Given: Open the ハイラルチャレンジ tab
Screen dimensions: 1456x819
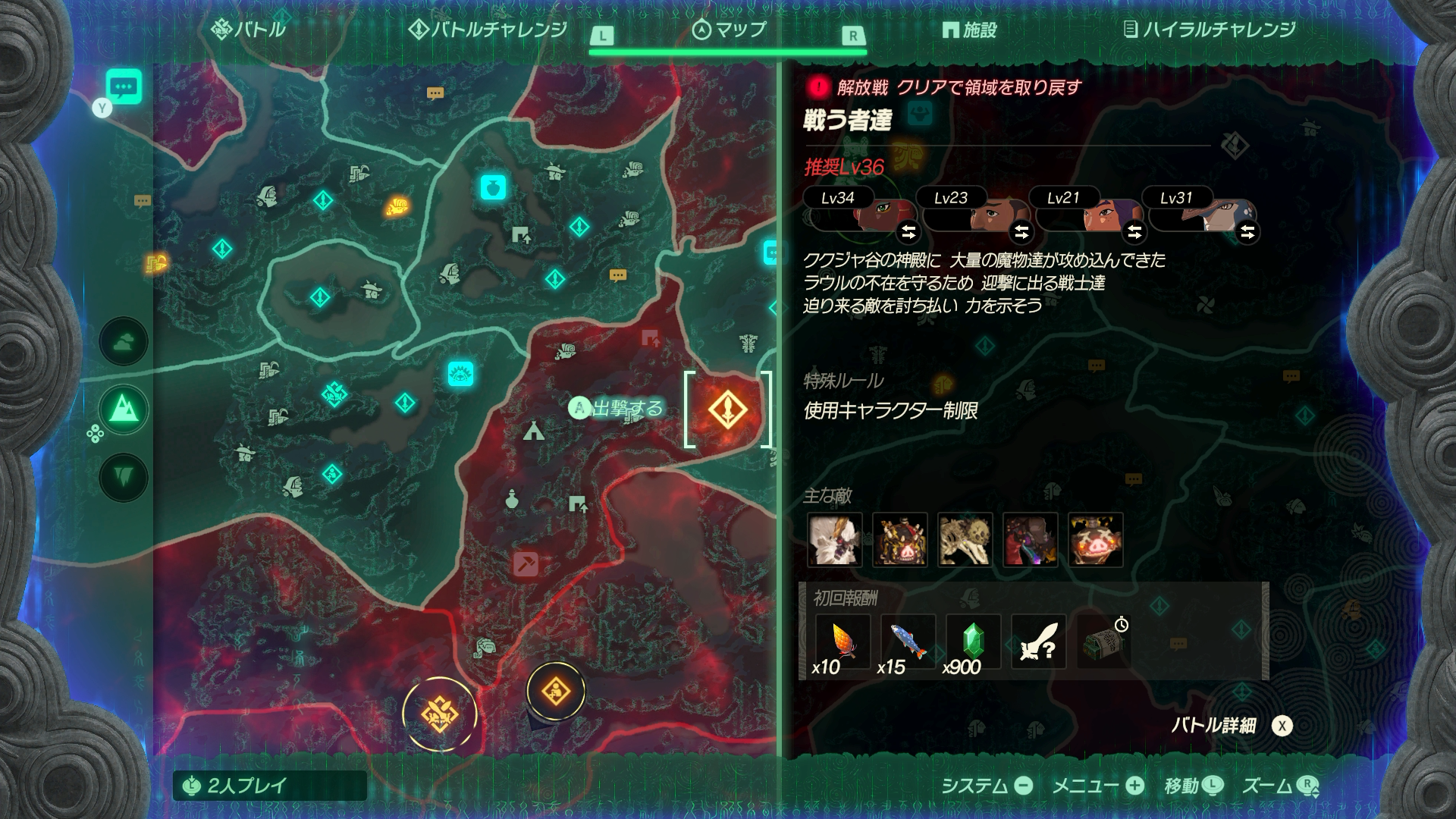Looking at the screenshot, I should point(1209,30).
